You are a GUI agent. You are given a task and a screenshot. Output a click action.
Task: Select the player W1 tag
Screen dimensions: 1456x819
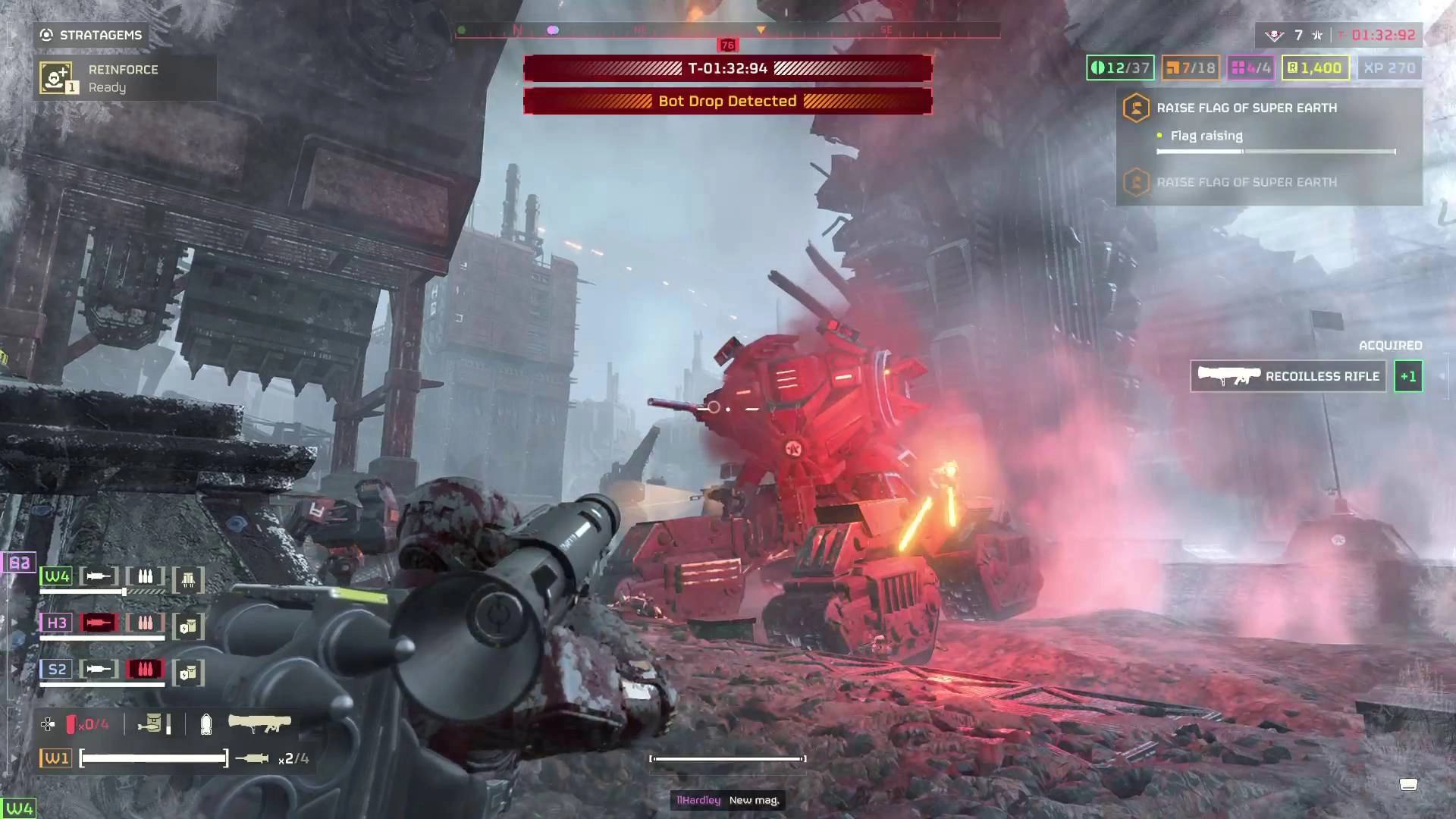57,758
